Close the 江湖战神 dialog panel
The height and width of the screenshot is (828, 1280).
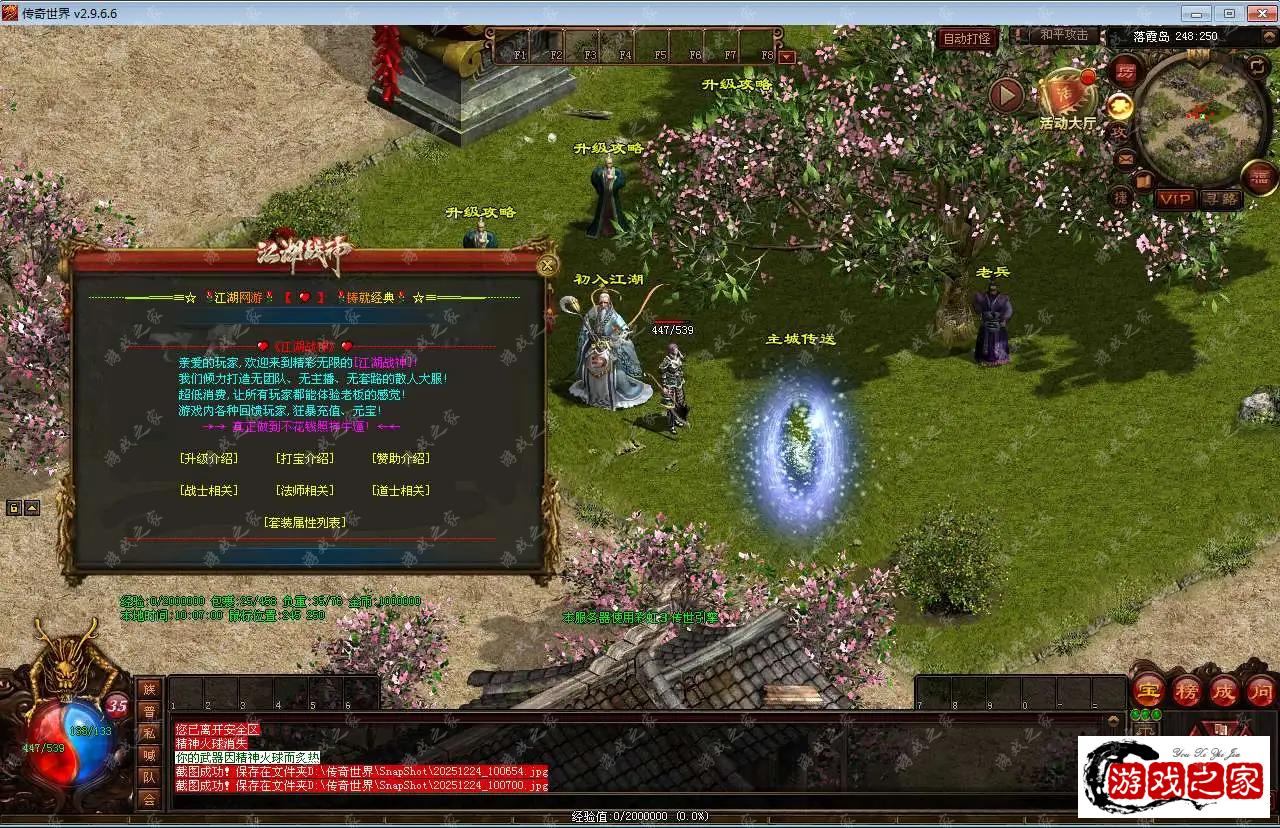[547, 265]
